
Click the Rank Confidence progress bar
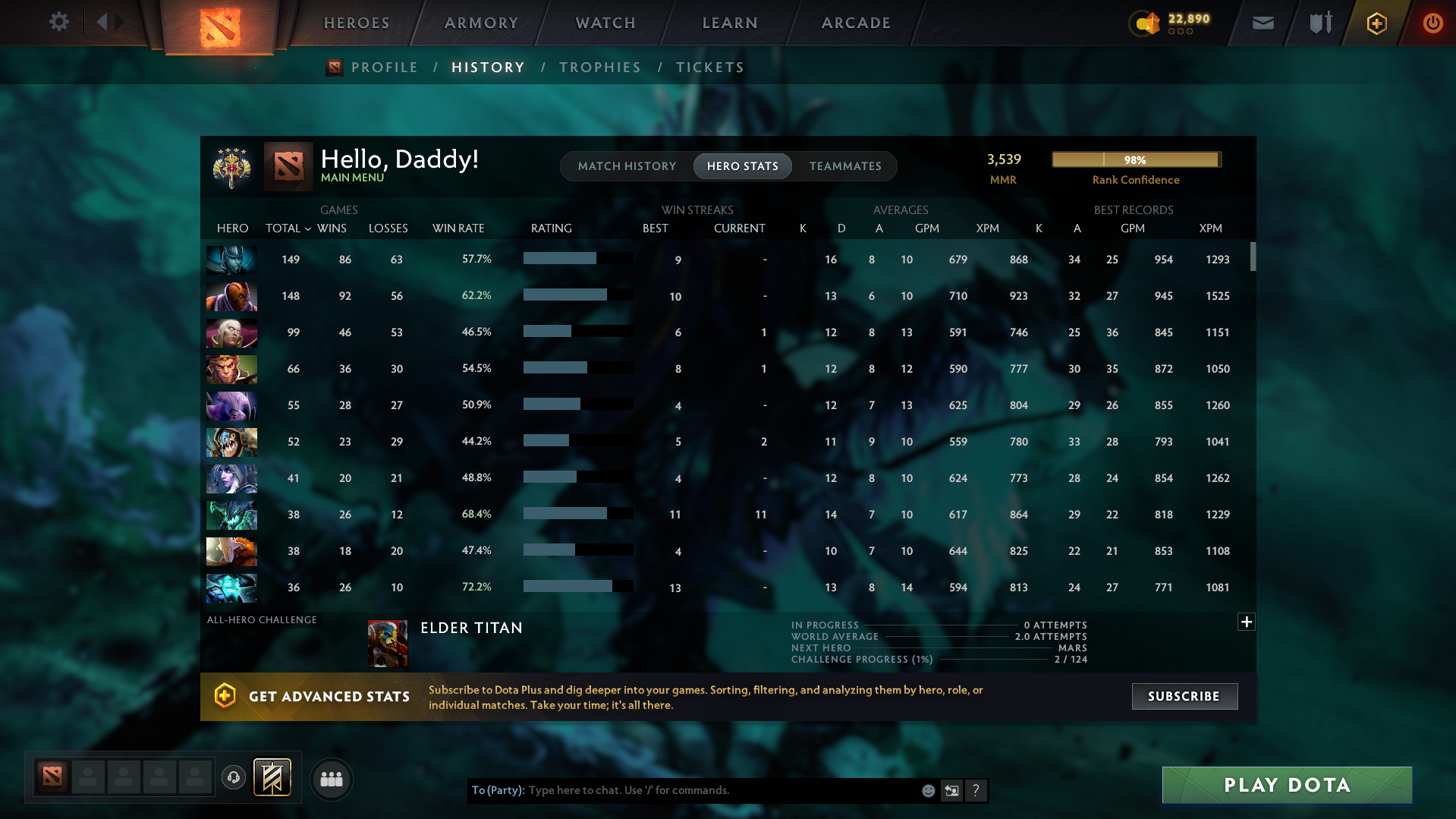tap(1135, 159)
